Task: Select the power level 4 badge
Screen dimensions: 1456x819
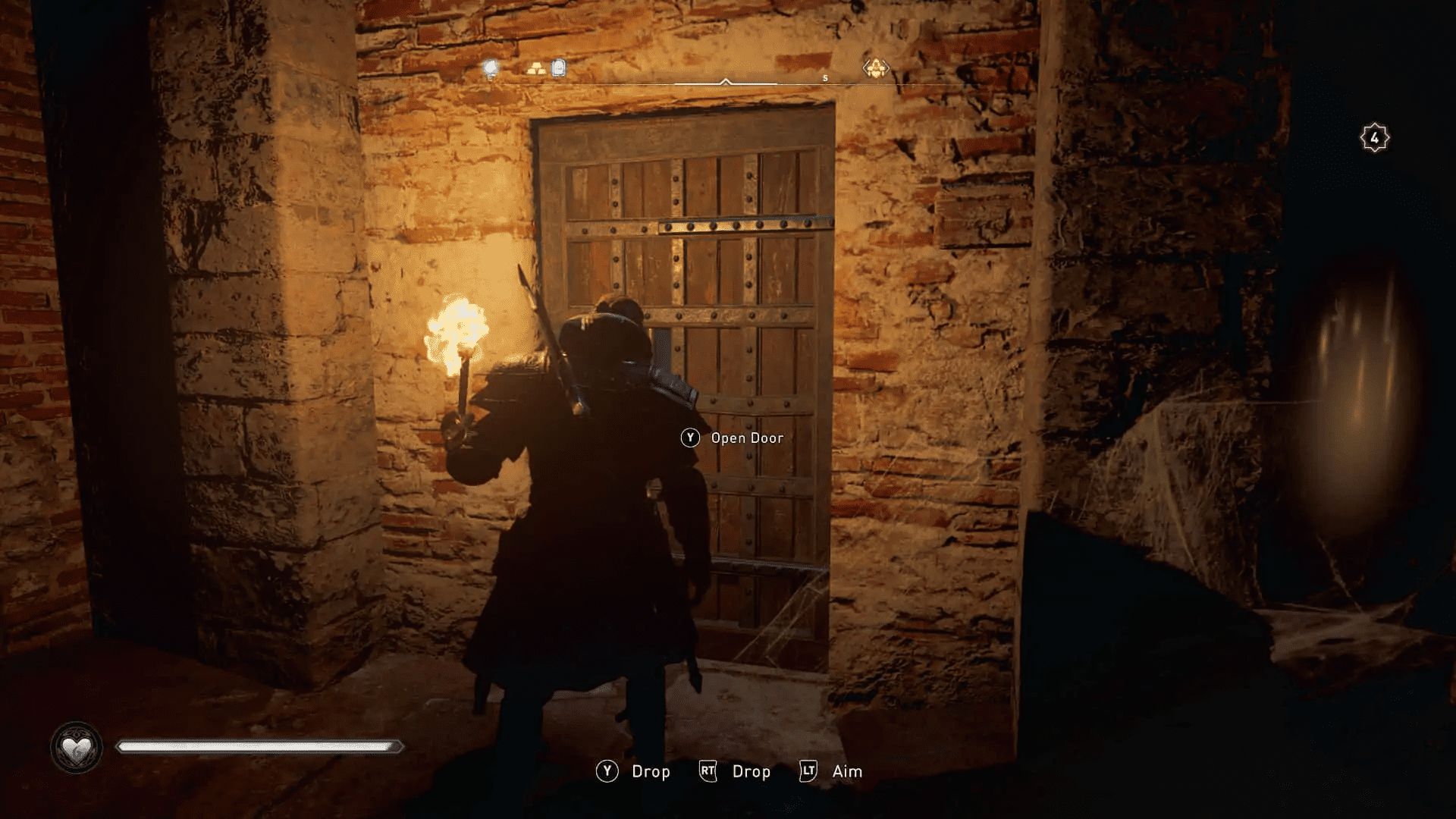Action: [1374, 136]
